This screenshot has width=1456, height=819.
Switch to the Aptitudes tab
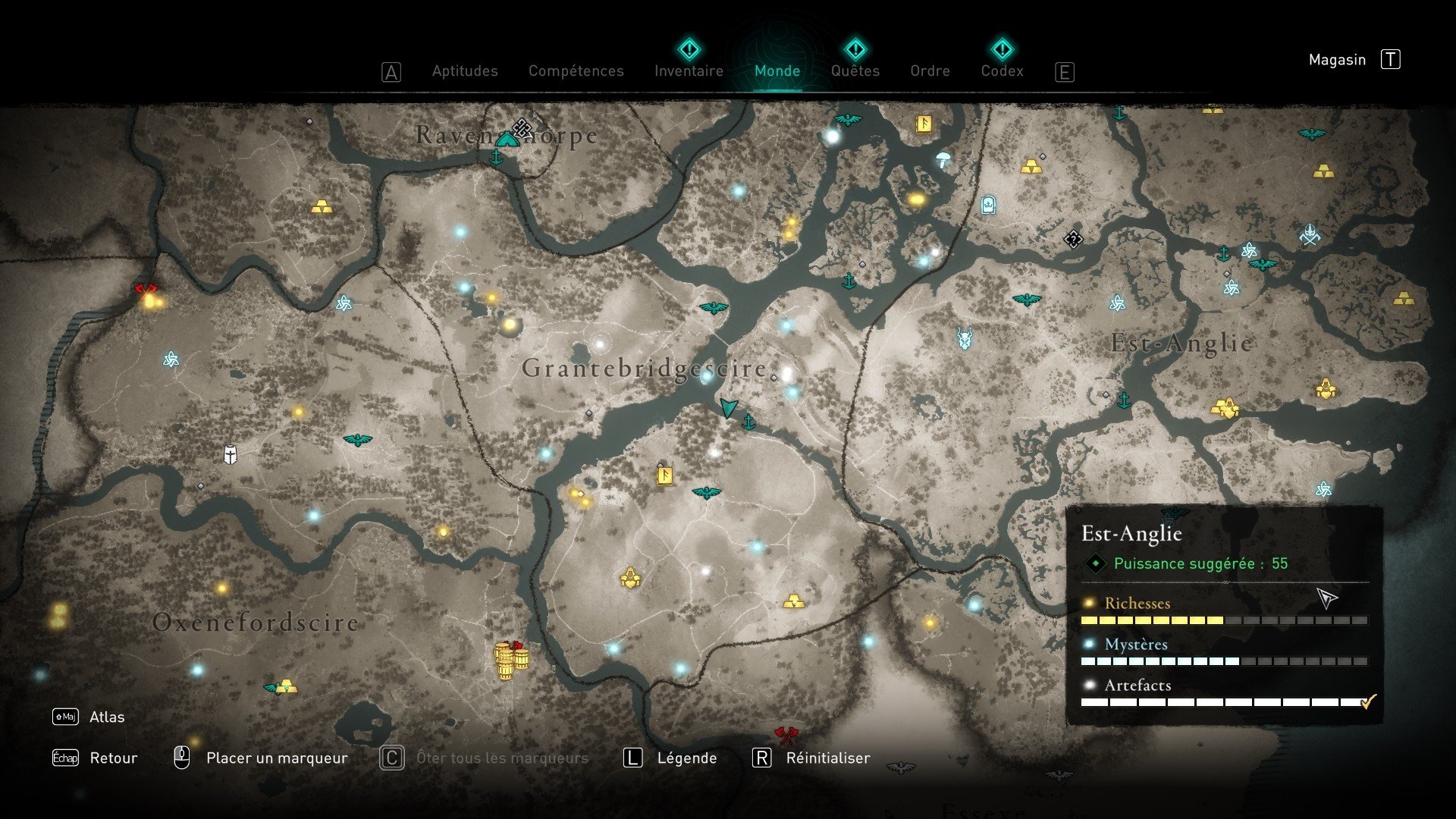pos(465,71)
